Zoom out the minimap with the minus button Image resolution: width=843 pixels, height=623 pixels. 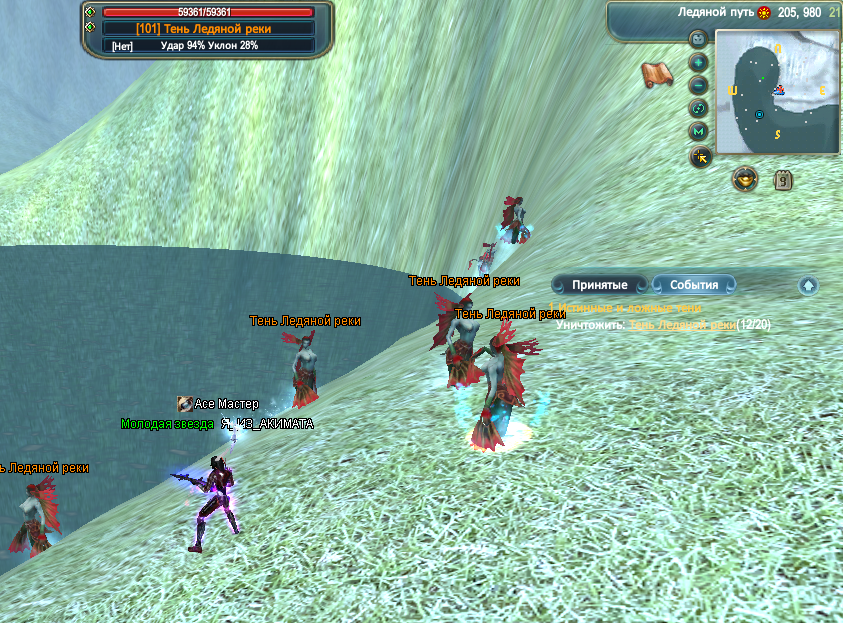699,85
